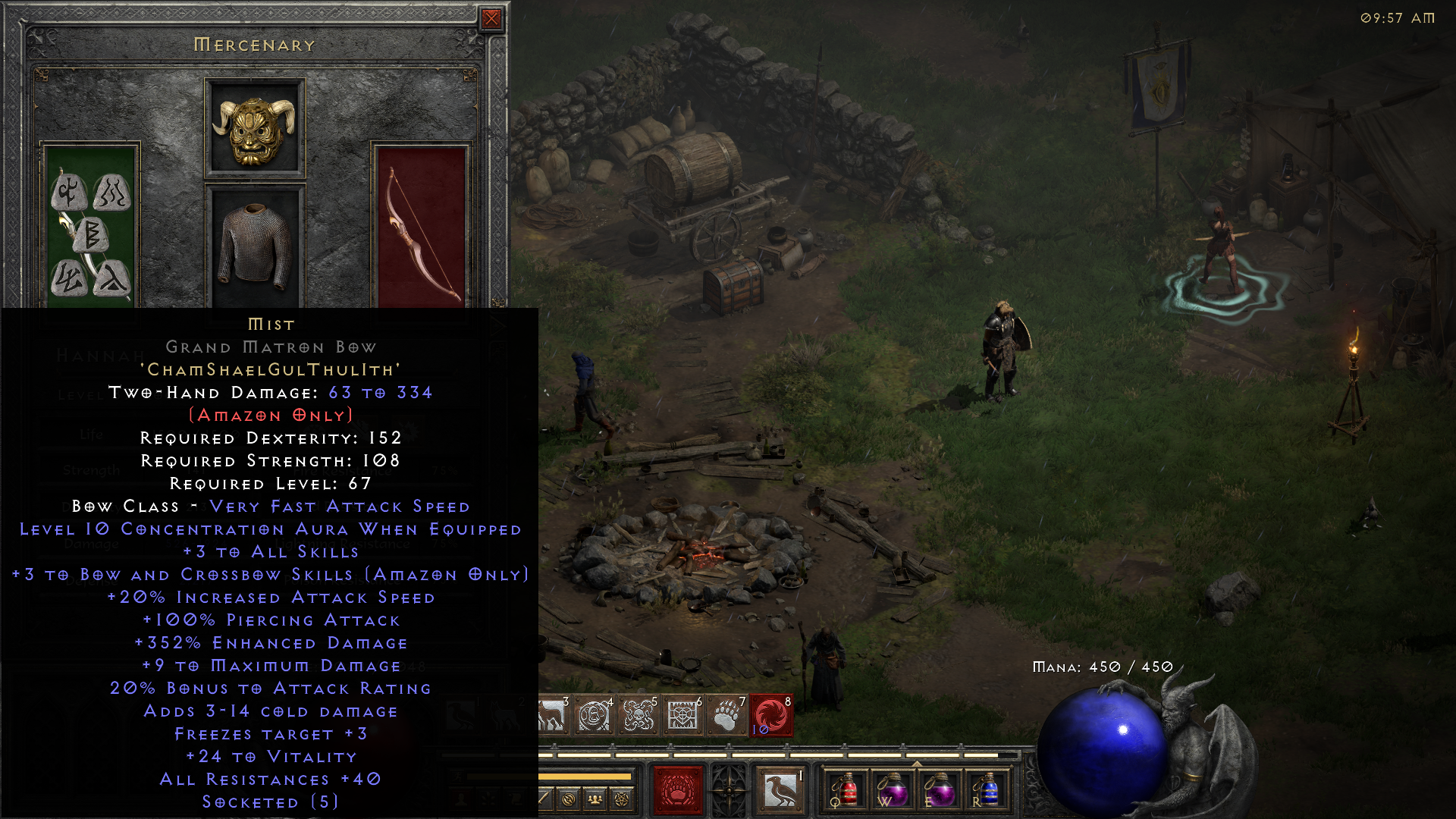The width and height of the screenshot is (1456, 819).
Task: Close the Mercenary panel
Action: click(x=491, y=19)
